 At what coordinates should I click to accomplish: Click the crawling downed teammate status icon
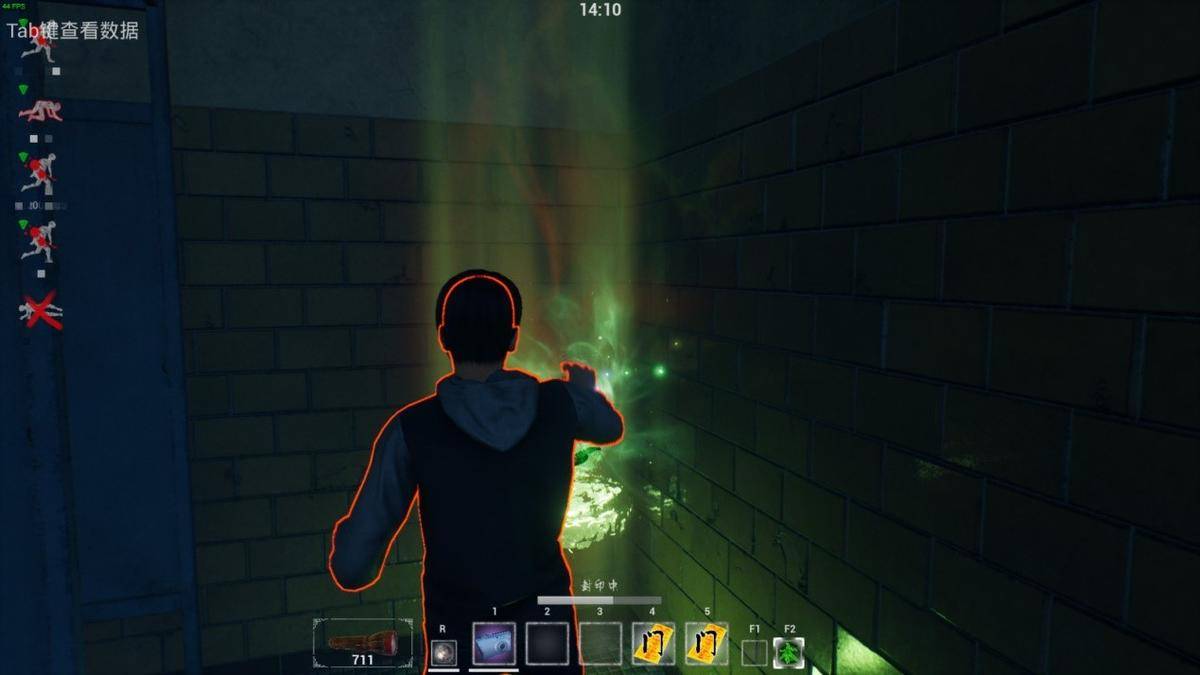[40, 111]
